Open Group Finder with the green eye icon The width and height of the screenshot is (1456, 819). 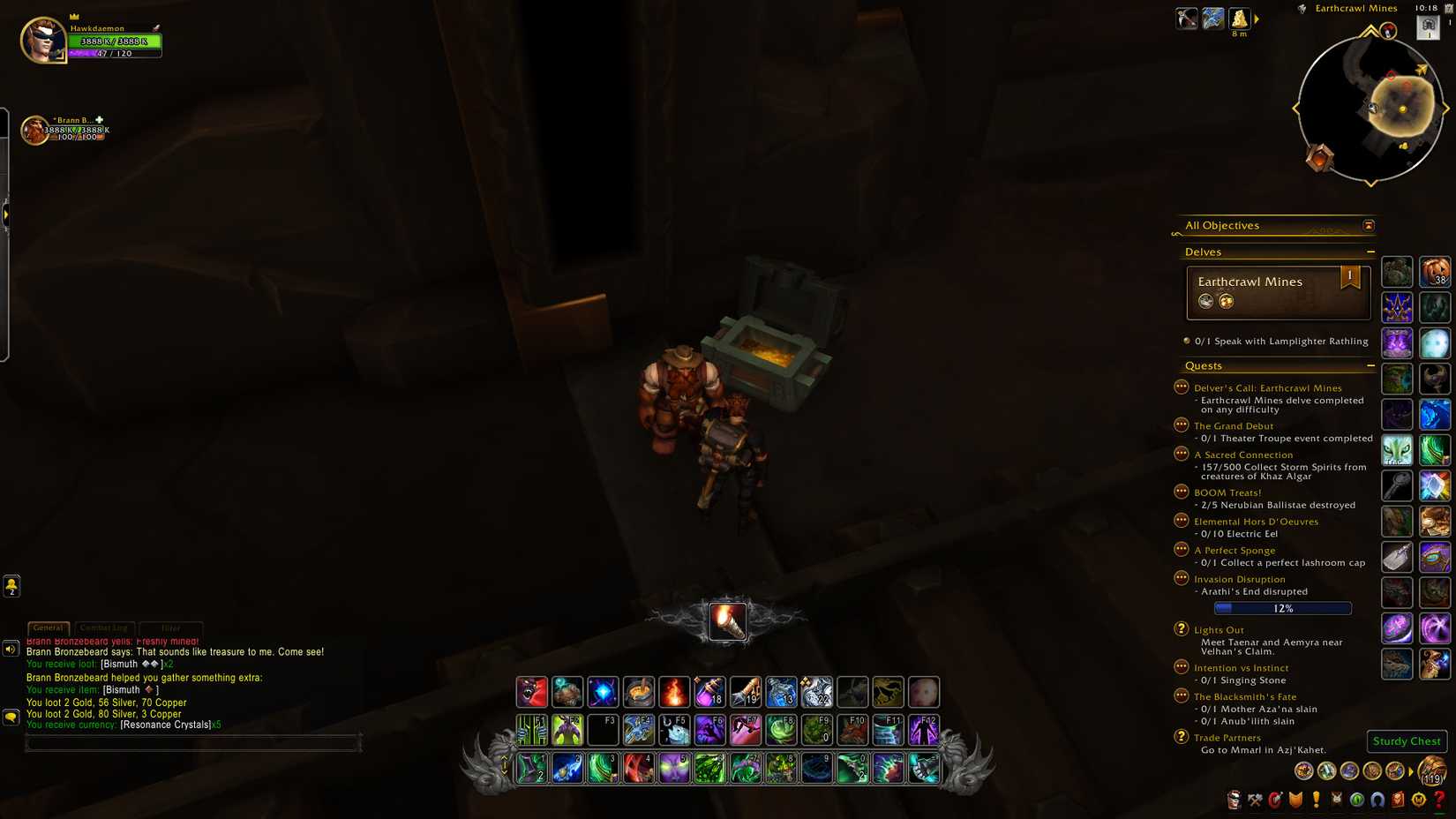[1356, 800]
